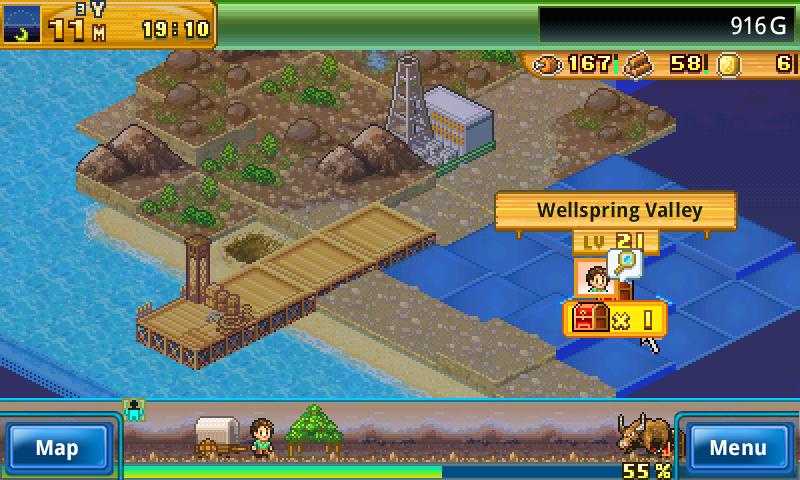Tap the magnifying glass search bubble

pyautogui.click(x=627, y=263)
